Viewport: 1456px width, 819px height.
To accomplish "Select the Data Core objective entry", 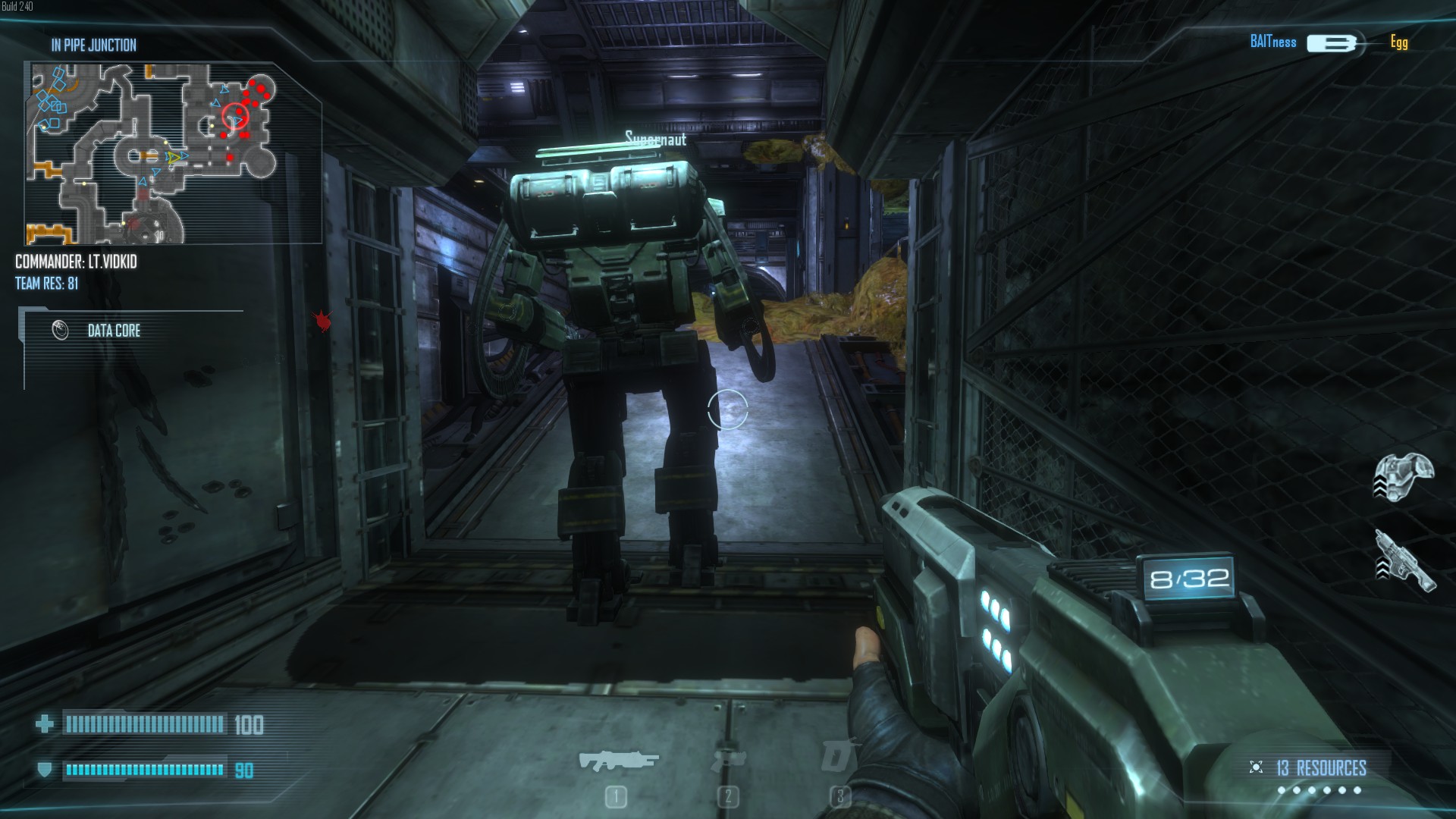I will pos(114,331).
